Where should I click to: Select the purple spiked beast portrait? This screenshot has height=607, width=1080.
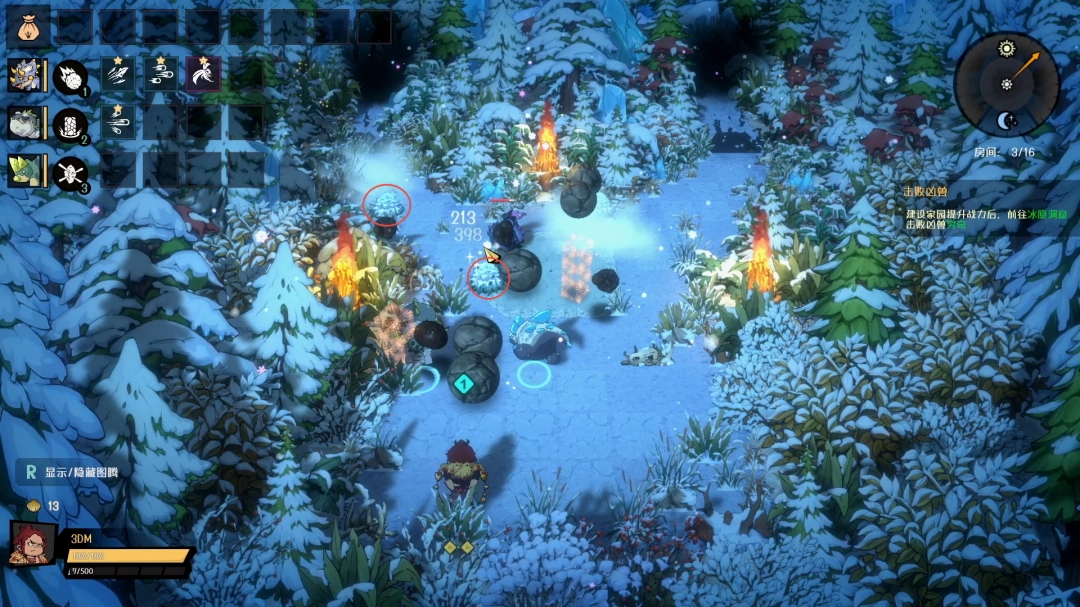[24, 76]
